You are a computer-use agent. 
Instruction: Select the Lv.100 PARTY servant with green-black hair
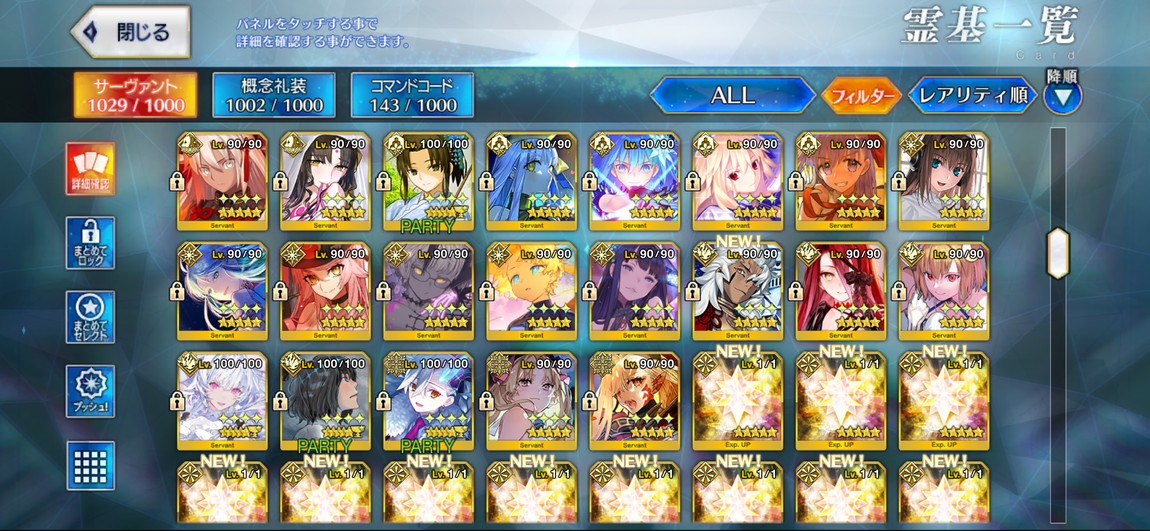point(428,178)
